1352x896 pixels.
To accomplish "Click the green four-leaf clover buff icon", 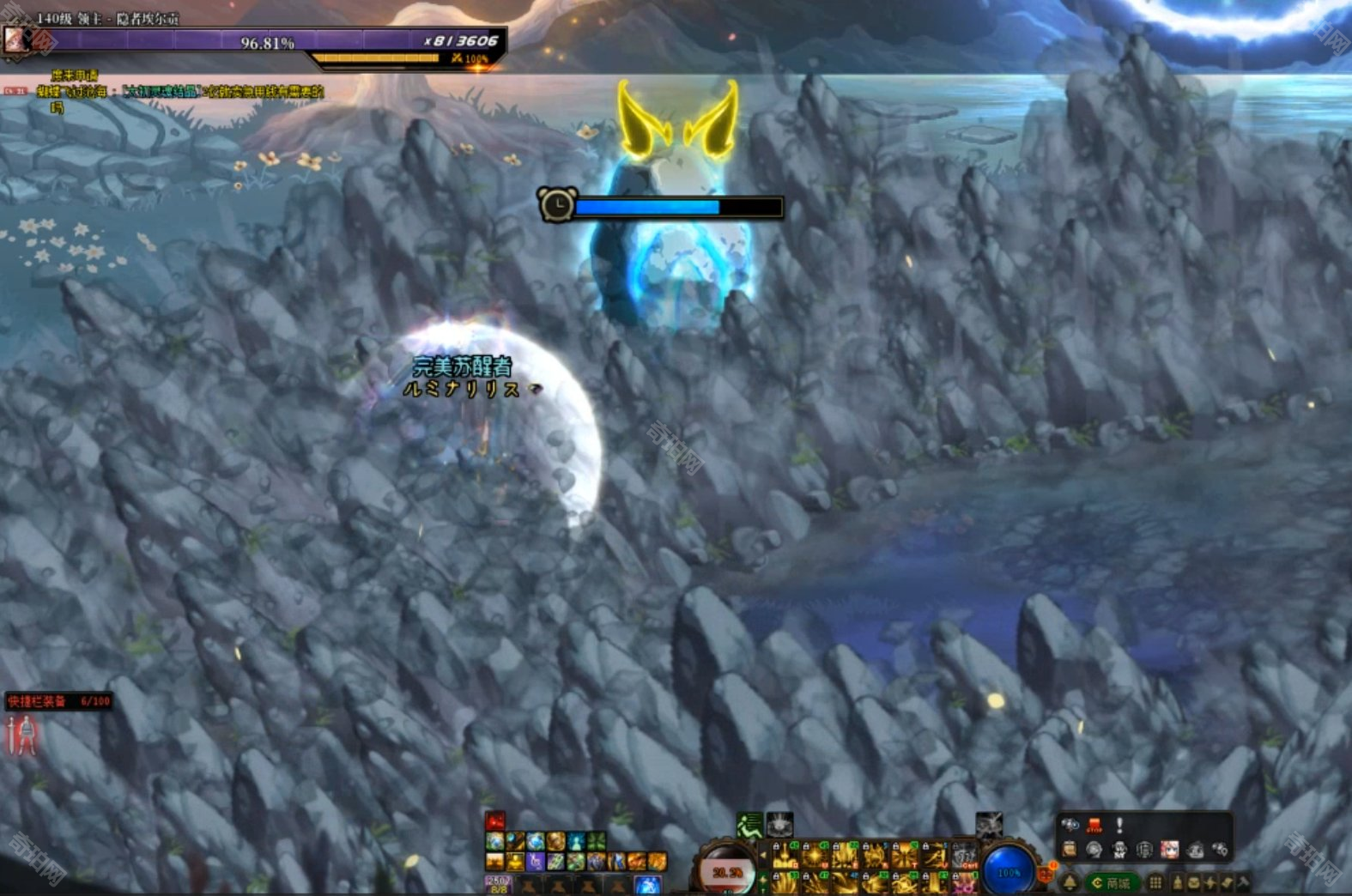I will coord(597,841).
